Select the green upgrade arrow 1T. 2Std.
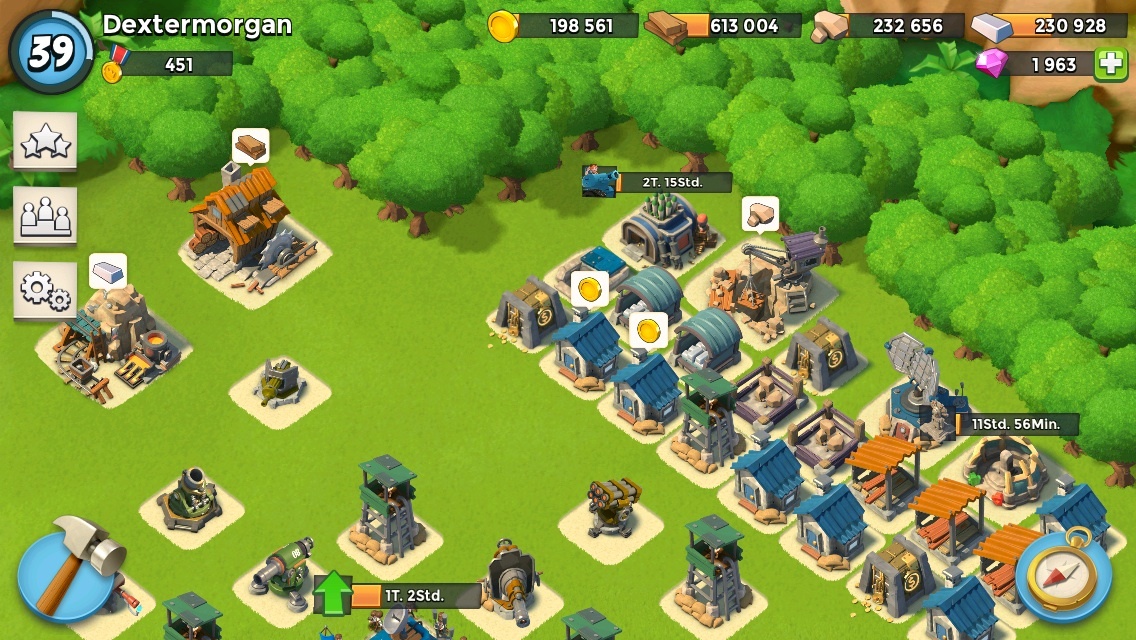This screenshot has height=640, width=1136. (334, 594)
